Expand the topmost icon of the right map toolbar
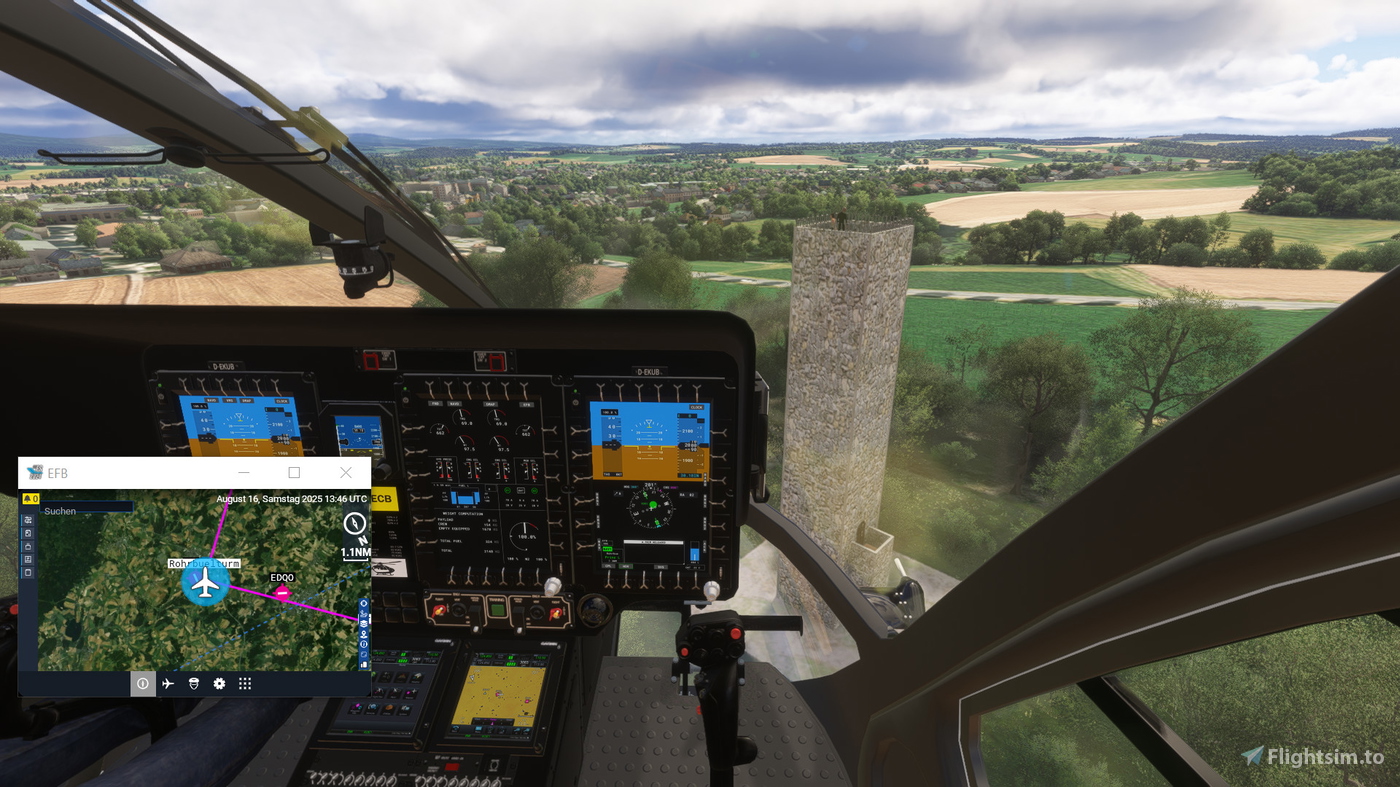Viewport: 1400px width, 787px height. point(363,603)
